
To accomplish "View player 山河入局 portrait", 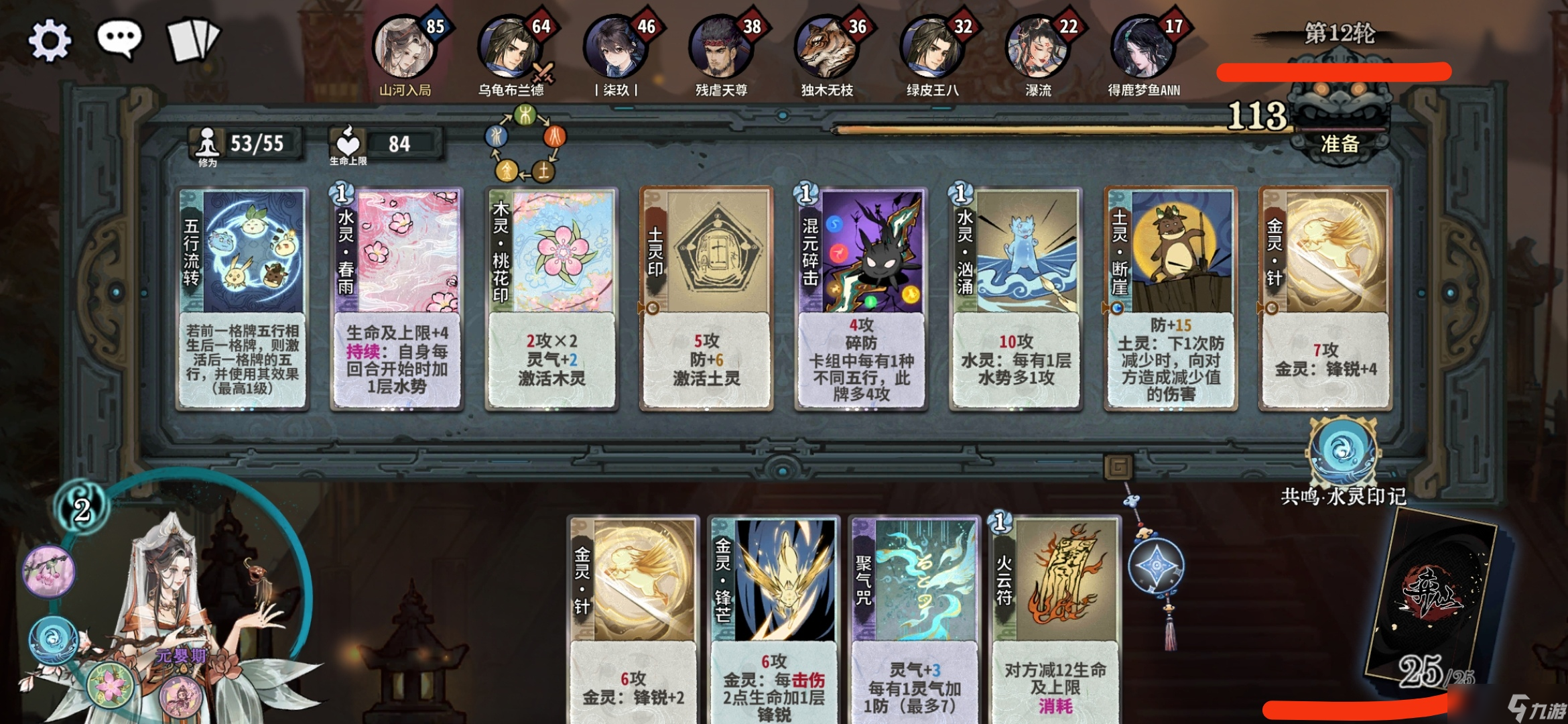I will tap(404, 48).
